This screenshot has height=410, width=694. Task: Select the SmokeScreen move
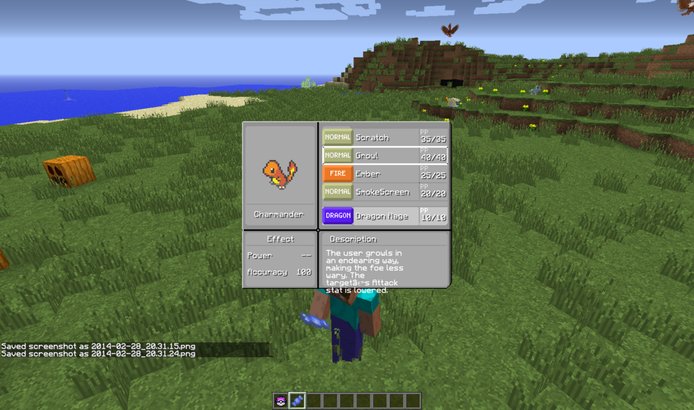pyautogui.click(x=384, y=192)
